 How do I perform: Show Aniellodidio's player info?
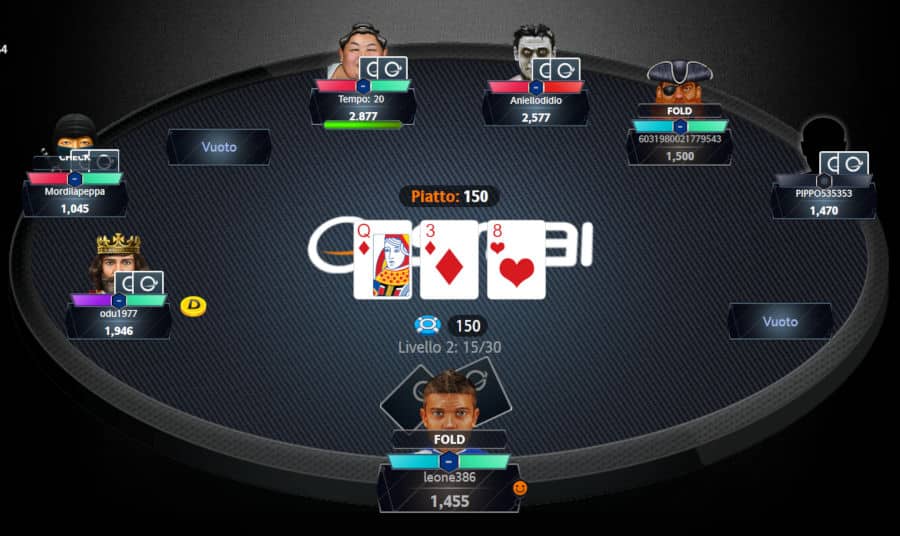[535, 109]
